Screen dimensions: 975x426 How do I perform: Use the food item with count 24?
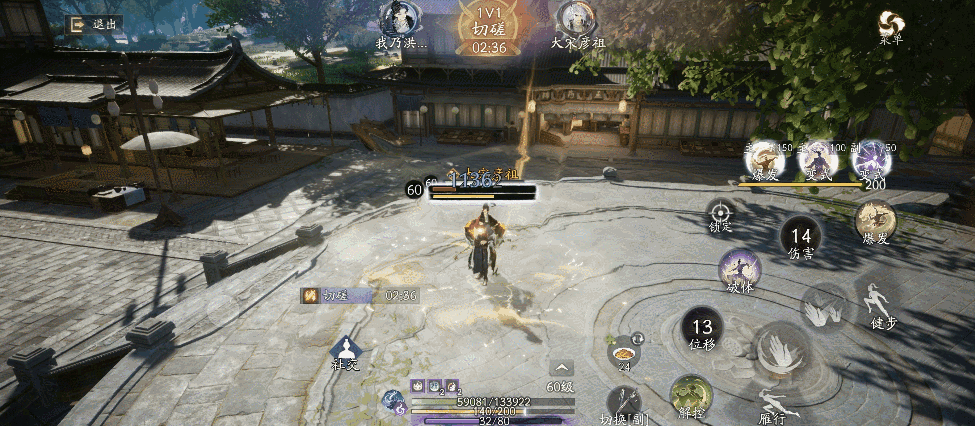point(624,351)
